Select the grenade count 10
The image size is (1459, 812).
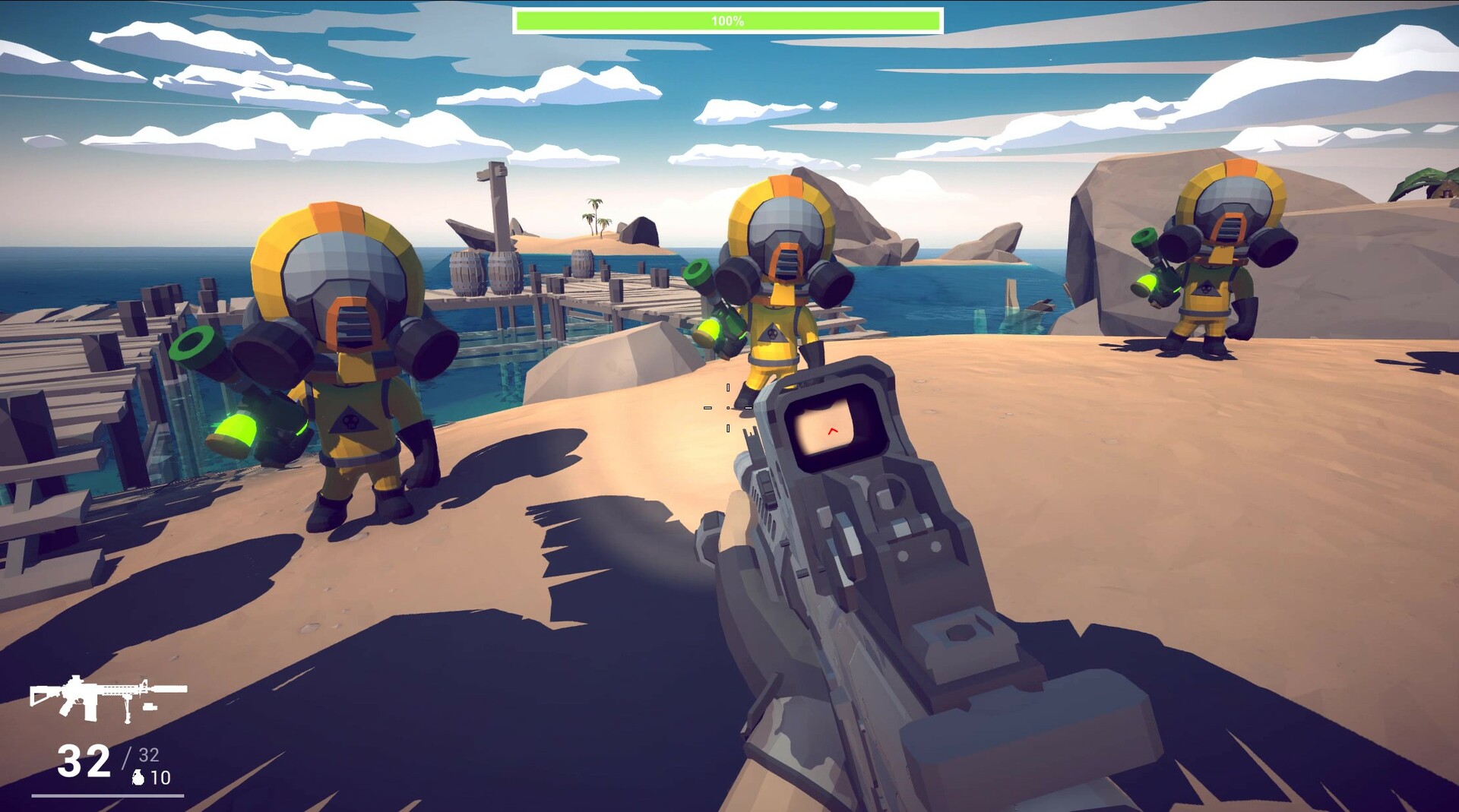pos(160,779)
